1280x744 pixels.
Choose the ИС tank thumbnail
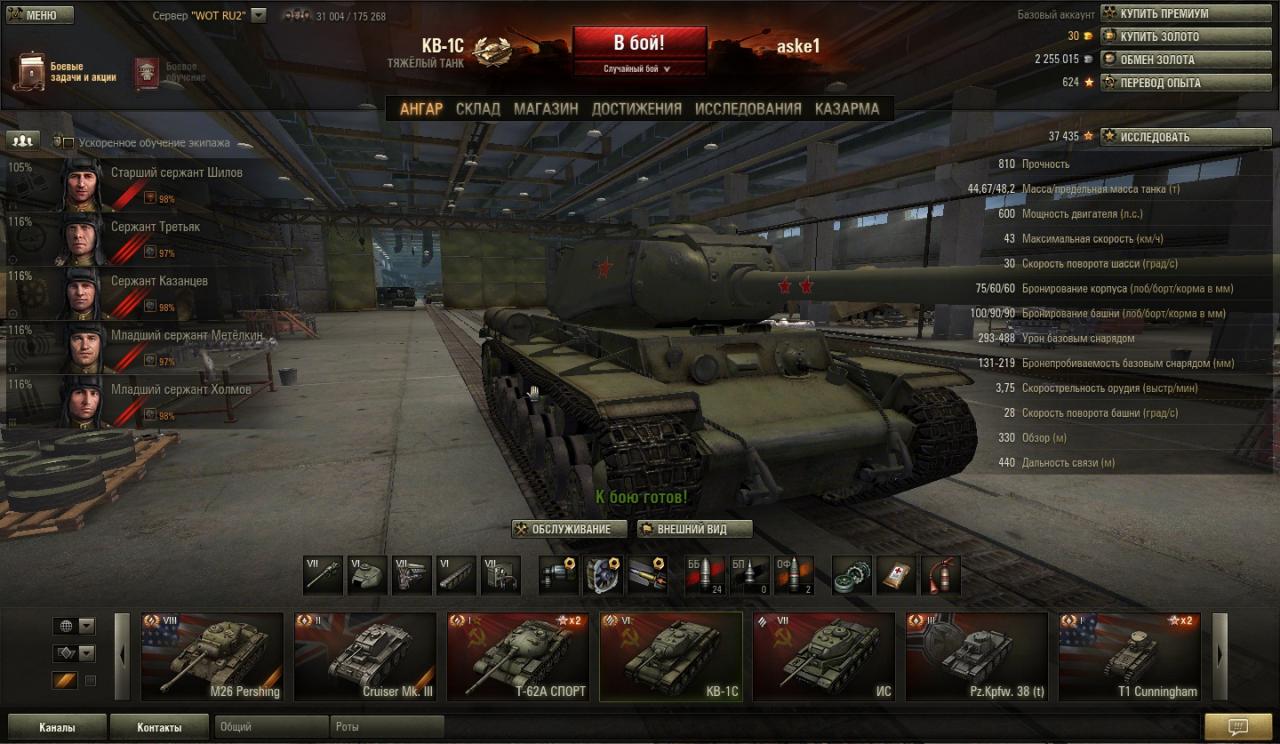823,656
